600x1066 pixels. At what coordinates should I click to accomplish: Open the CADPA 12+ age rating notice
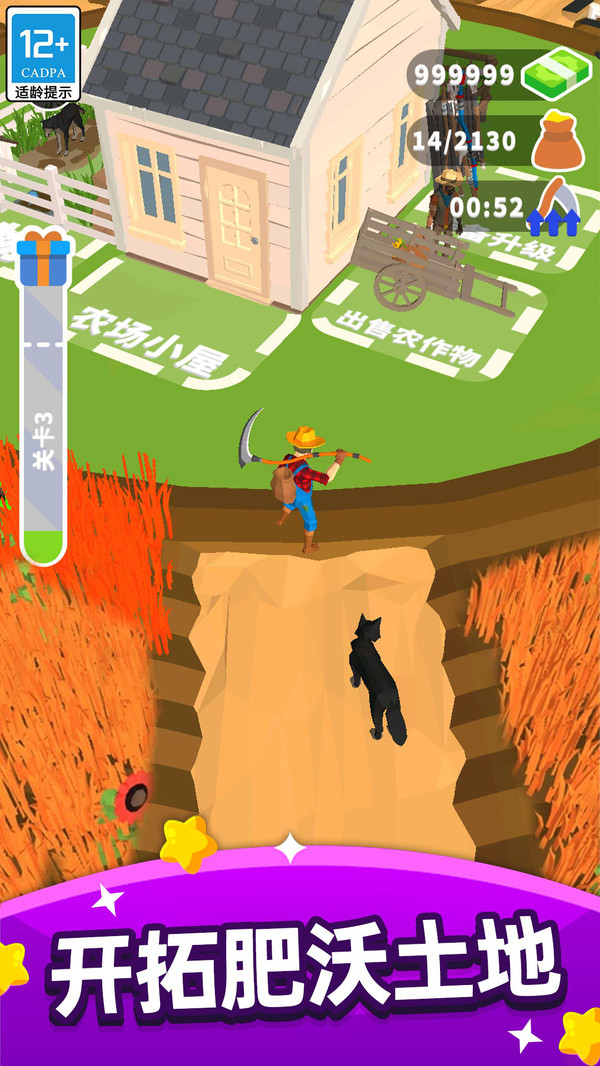[x=44, y=53]
